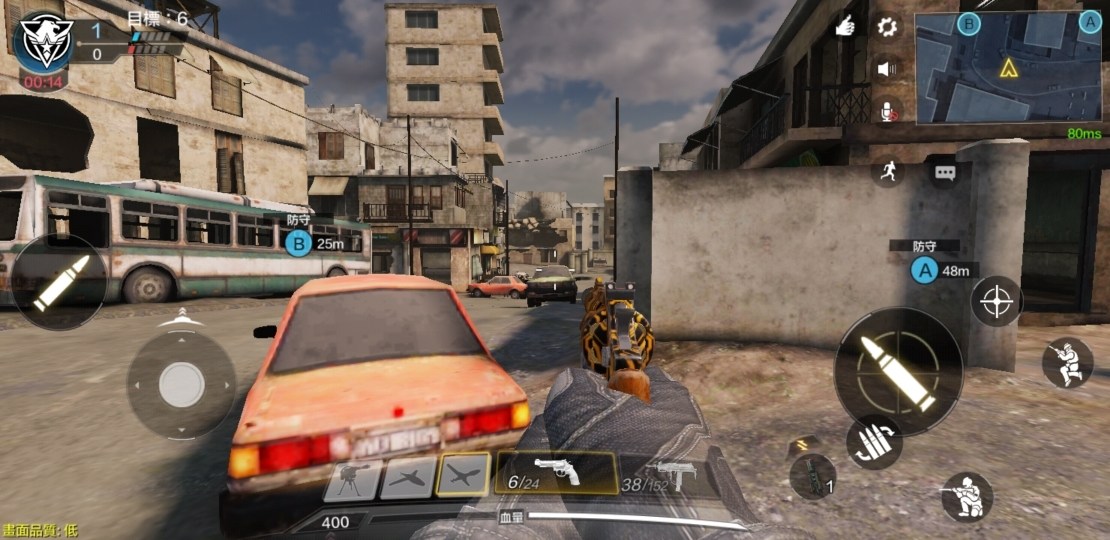Toggle the speaker sound icon
The height and width of the screenshot is (540, 1110).
(886, 69)
